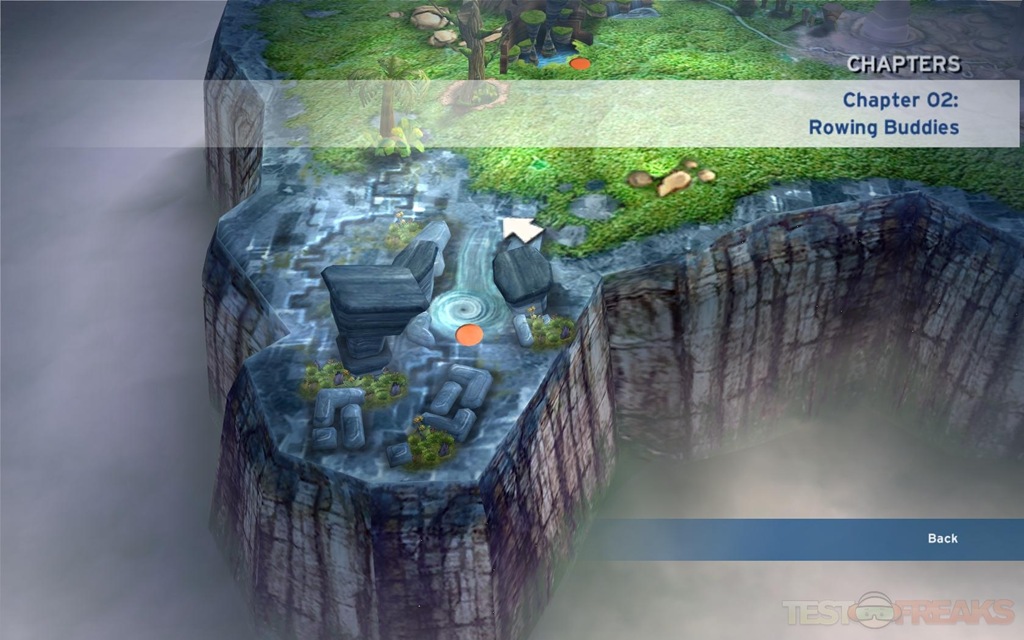Go back using the Back button
Screen dimensions: 1024x640
942,539
